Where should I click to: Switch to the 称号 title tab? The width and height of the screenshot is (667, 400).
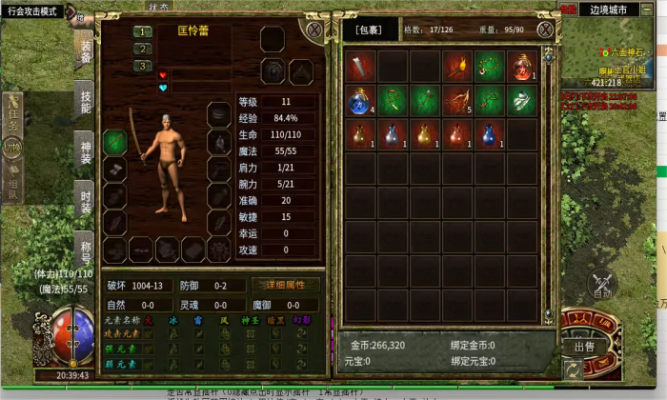tap(86, 246)
